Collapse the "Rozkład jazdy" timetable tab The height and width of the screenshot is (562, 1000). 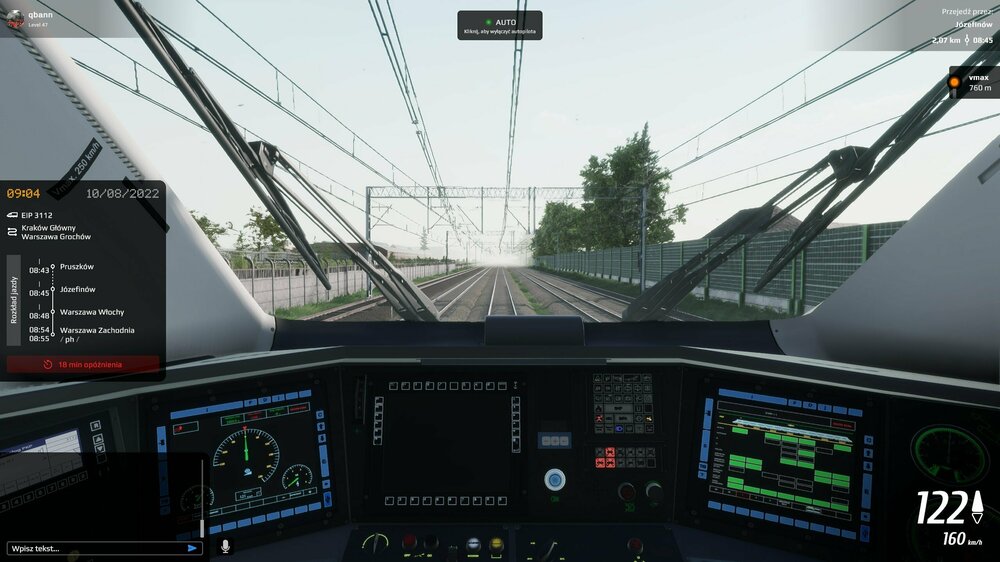coord(14,300)
